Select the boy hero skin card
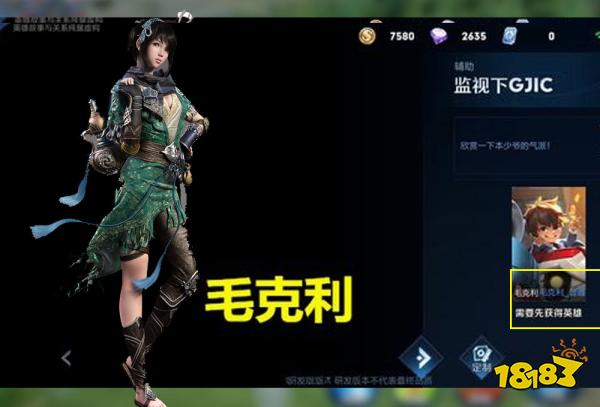 click(x=548, y=235)
